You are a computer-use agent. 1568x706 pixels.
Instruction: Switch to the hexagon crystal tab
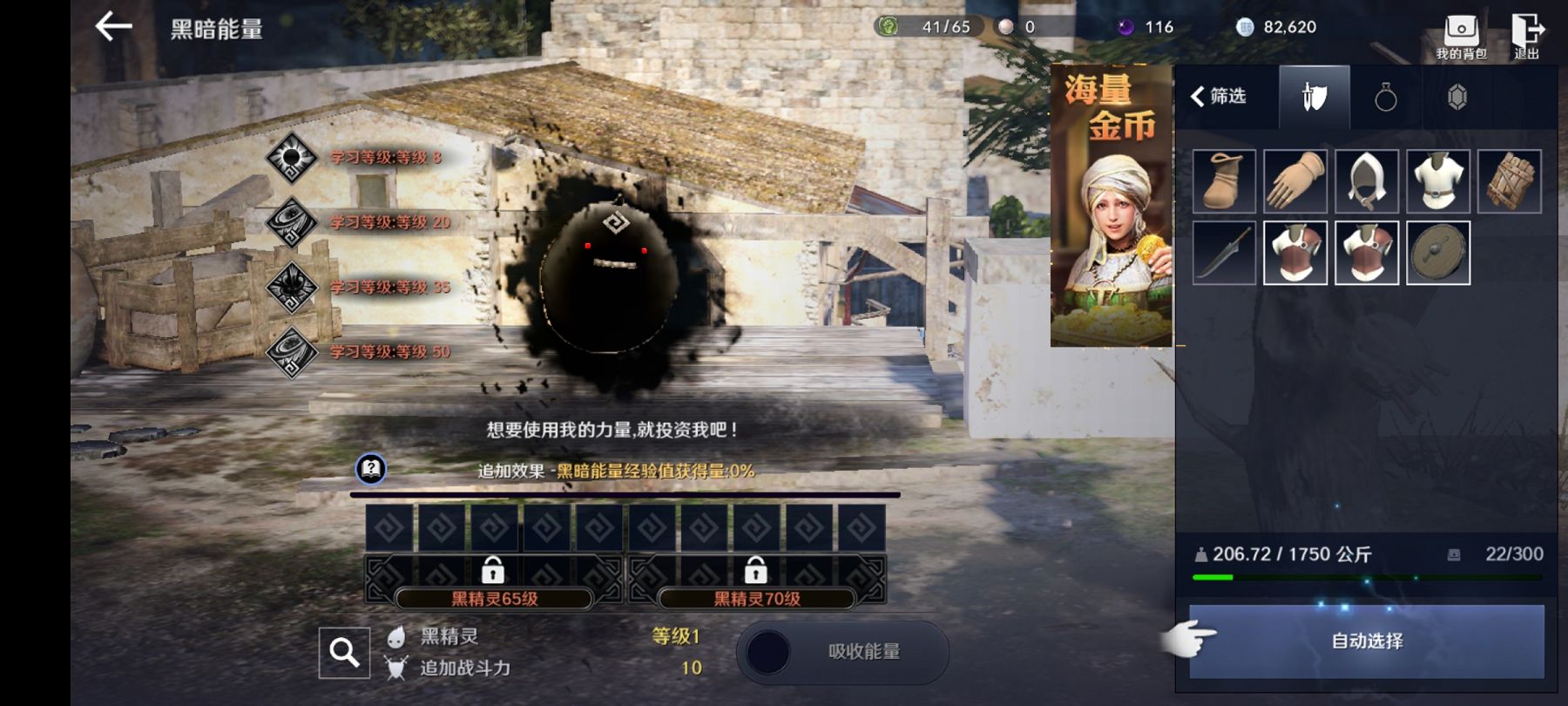(x=1456, y=97)
